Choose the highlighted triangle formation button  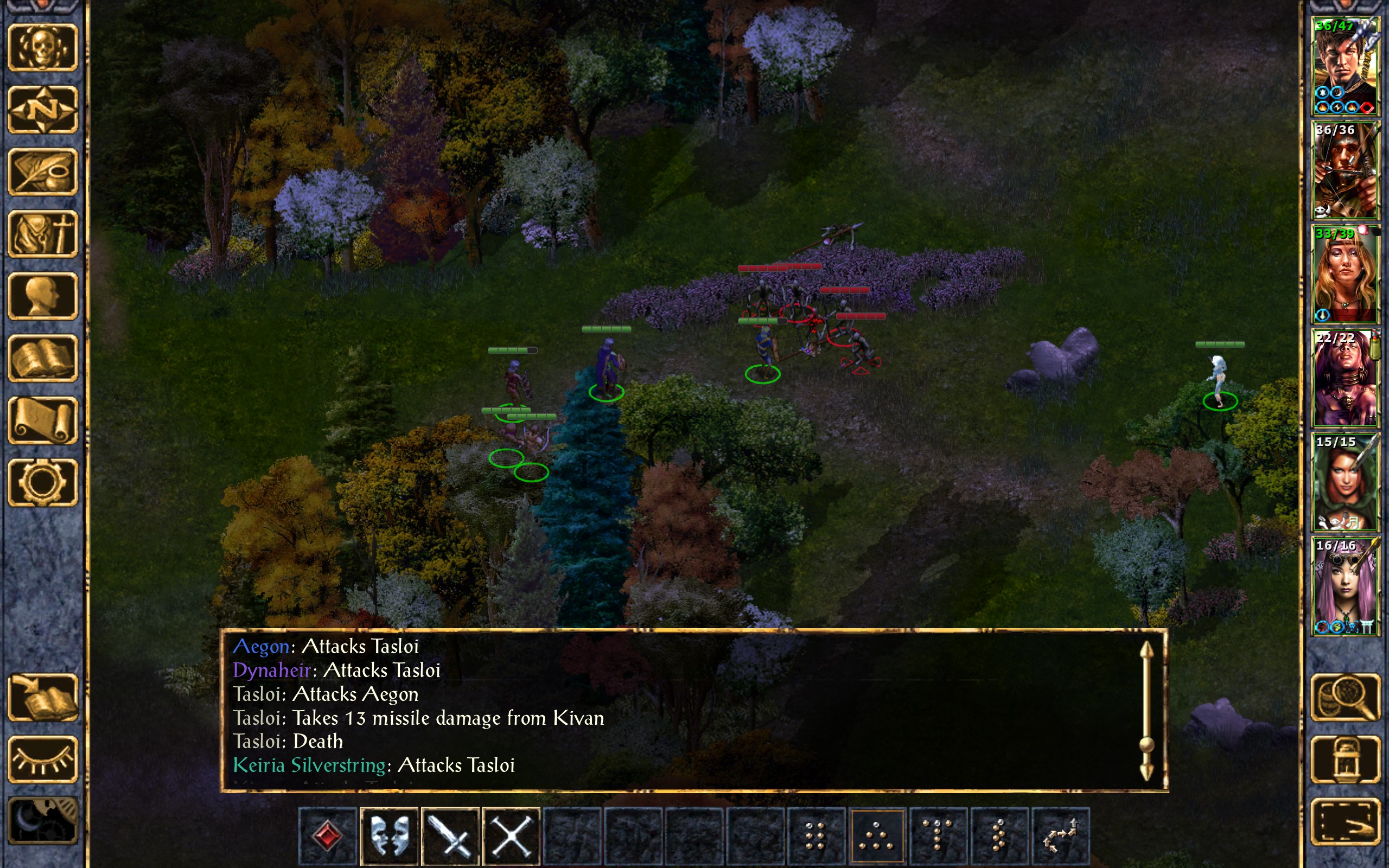tap(876, 835)
